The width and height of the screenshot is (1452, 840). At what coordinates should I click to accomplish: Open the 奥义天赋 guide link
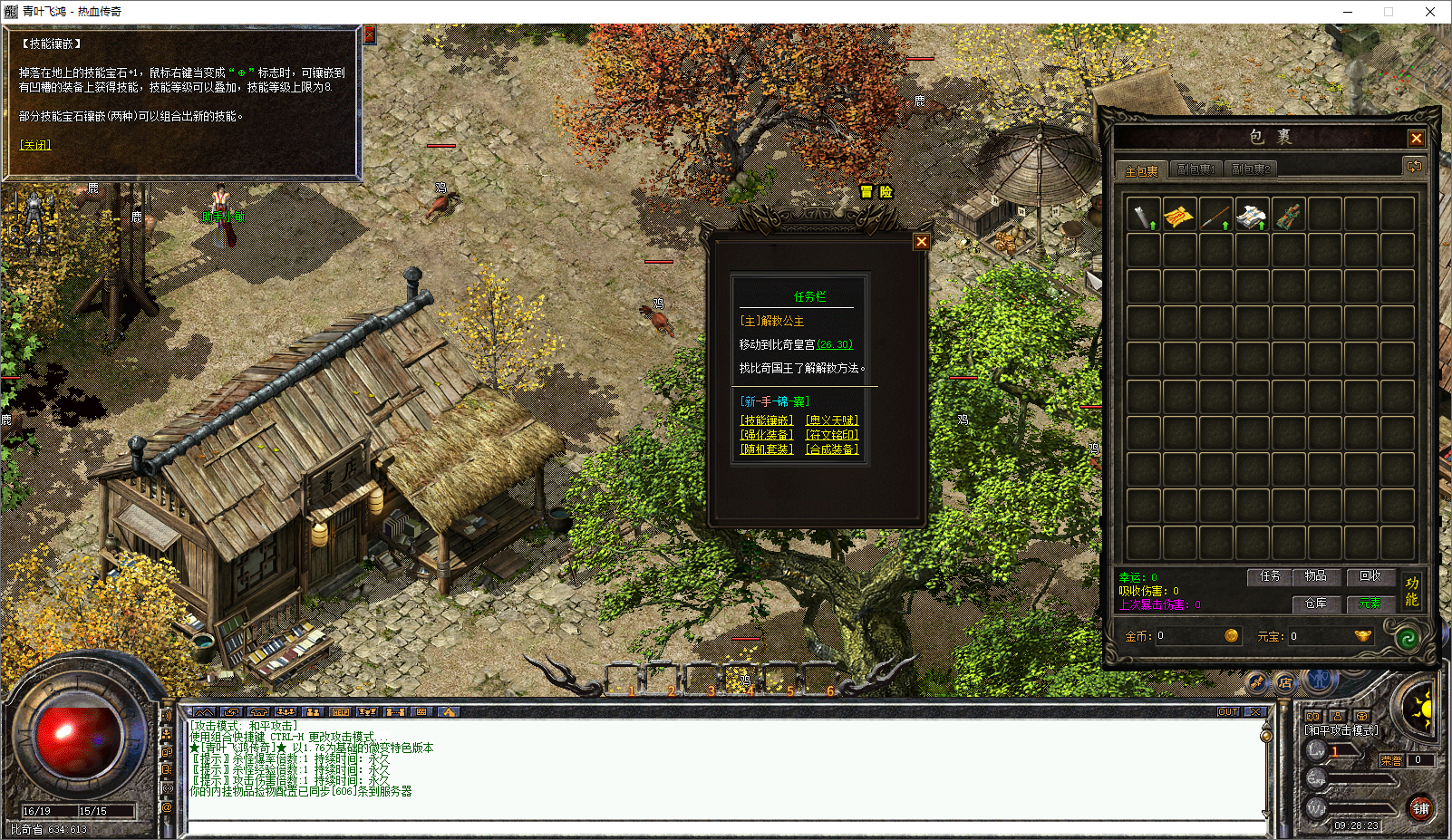click(x=832, y=420)
